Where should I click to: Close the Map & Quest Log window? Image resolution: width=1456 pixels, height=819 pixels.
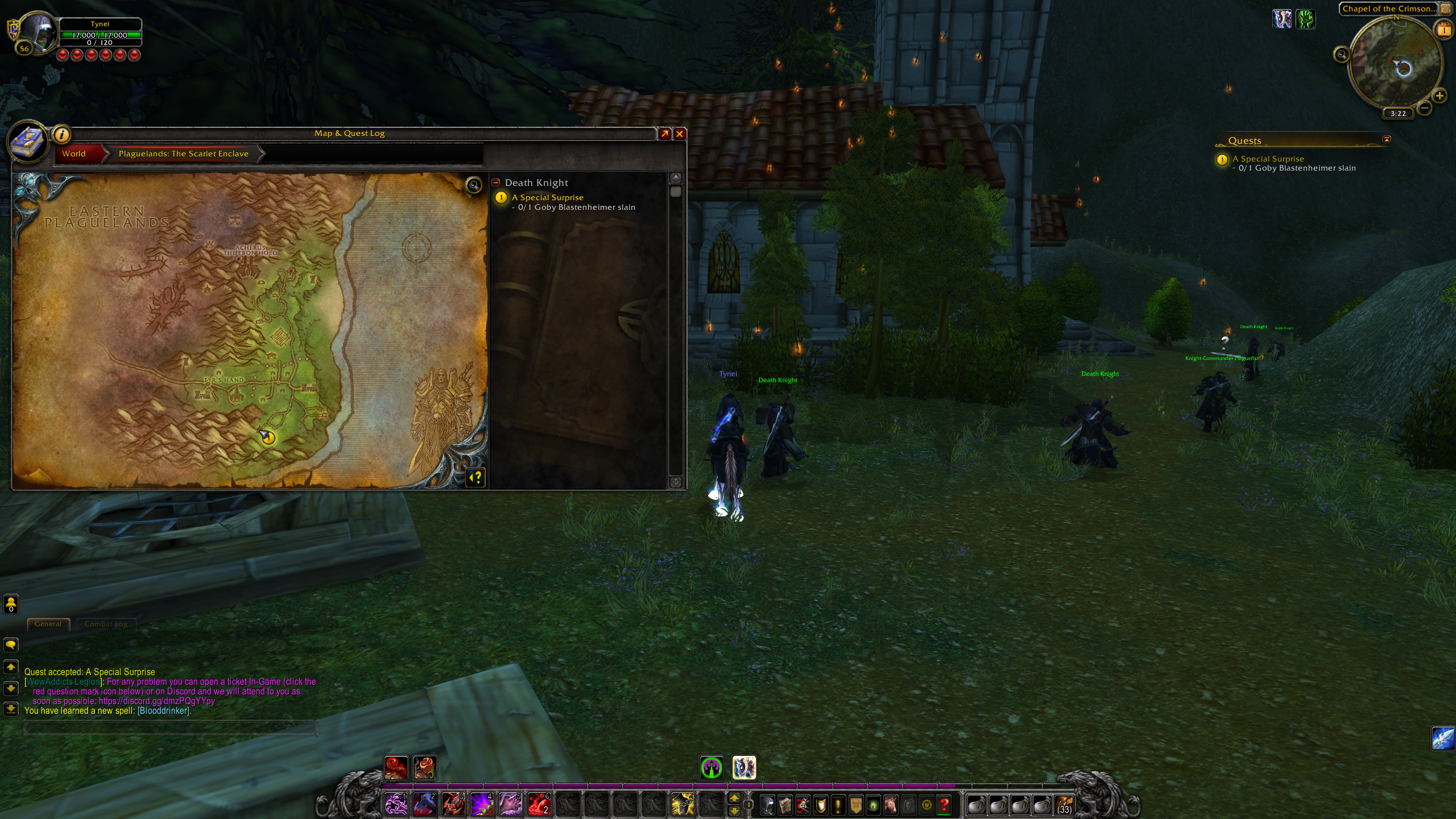680,134
